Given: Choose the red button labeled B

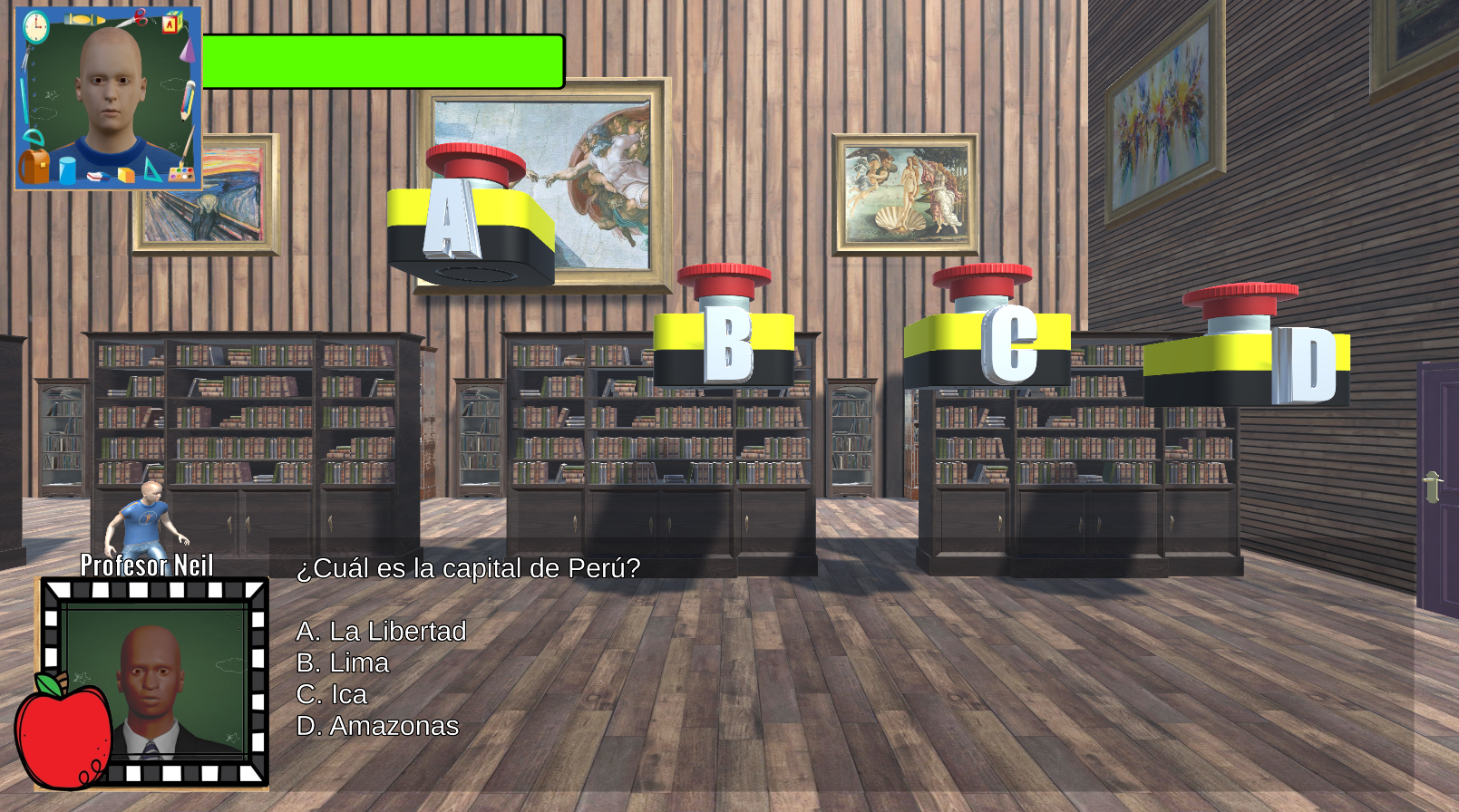Looking at the screenshot, I should point(724,278).
